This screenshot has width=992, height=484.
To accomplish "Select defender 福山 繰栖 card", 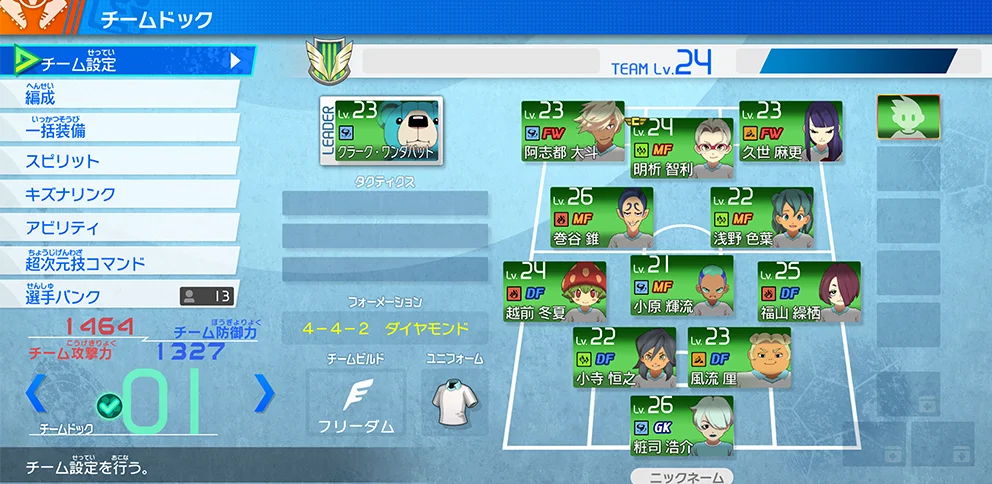I will (808, 291).
